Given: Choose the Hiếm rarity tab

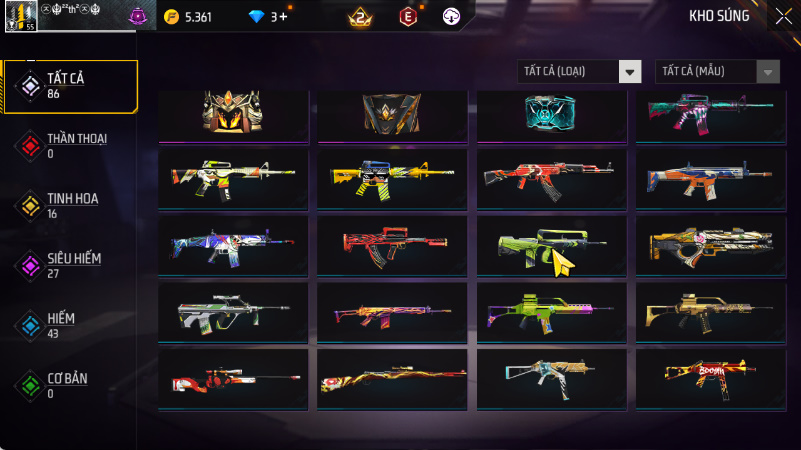Looking at the screenshot, I should 70,324.
